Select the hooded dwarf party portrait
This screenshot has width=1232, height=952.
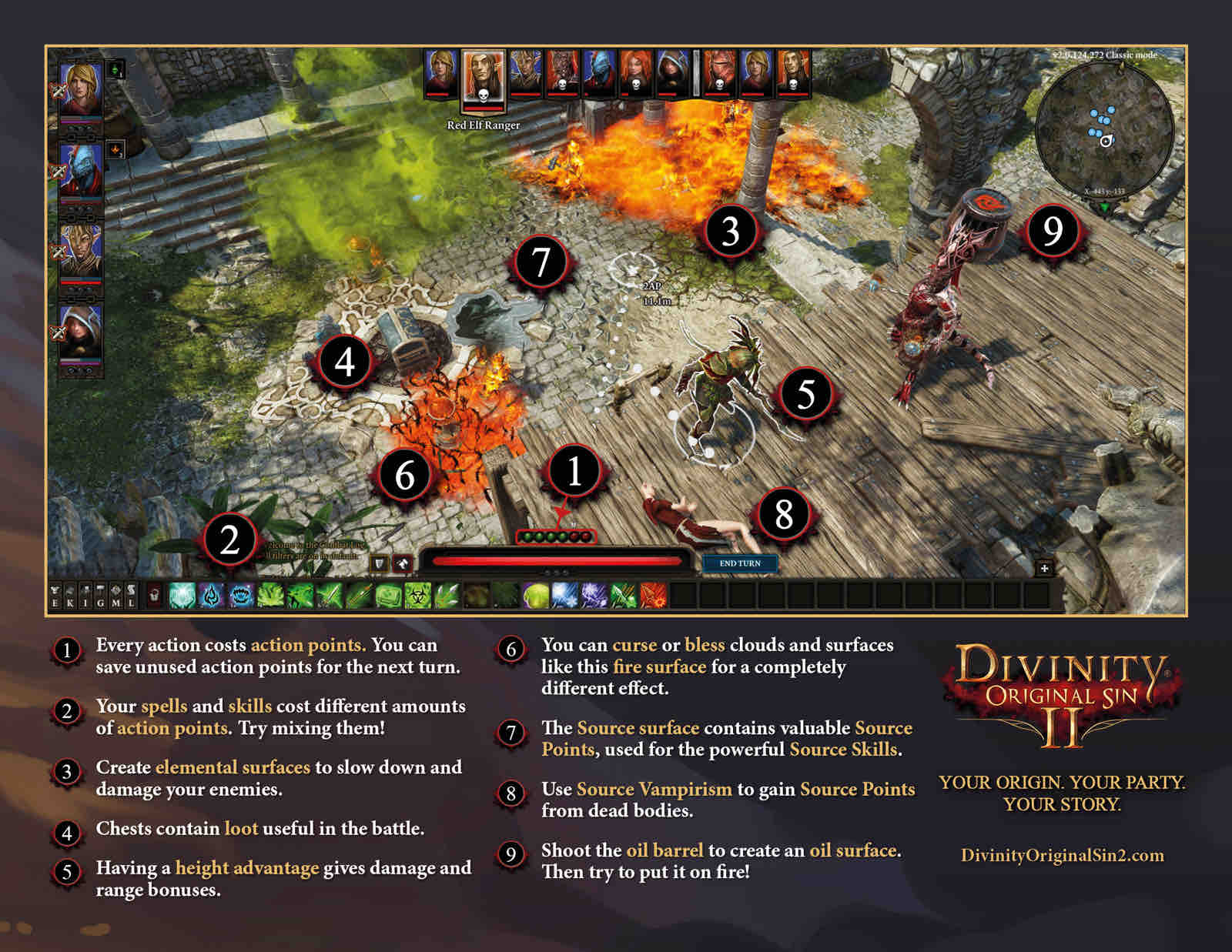[x=81, y=331]
